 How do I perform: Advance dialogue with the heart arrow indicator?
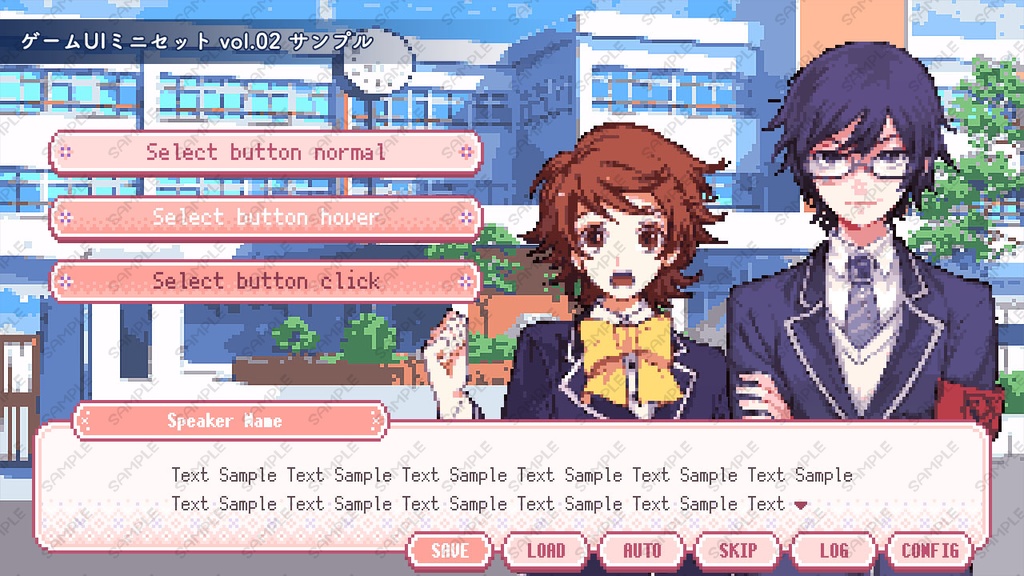800,505
